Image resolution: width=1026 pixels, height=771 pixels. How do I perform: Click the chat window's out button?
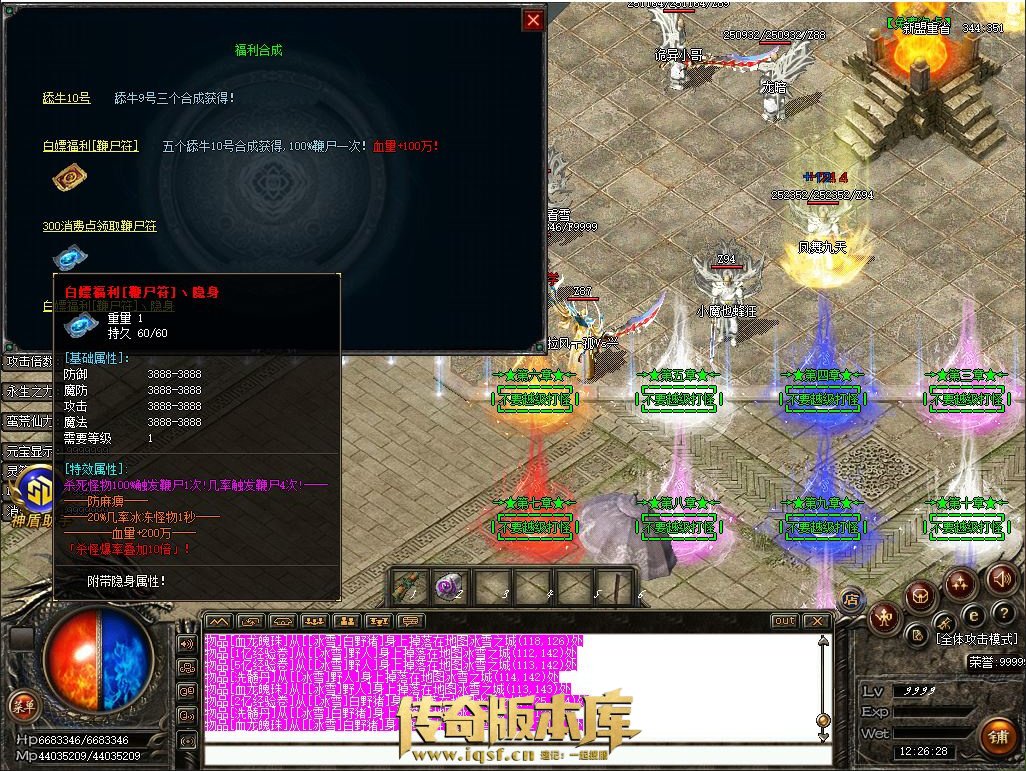pyautogui.click(x=785, y=621)
